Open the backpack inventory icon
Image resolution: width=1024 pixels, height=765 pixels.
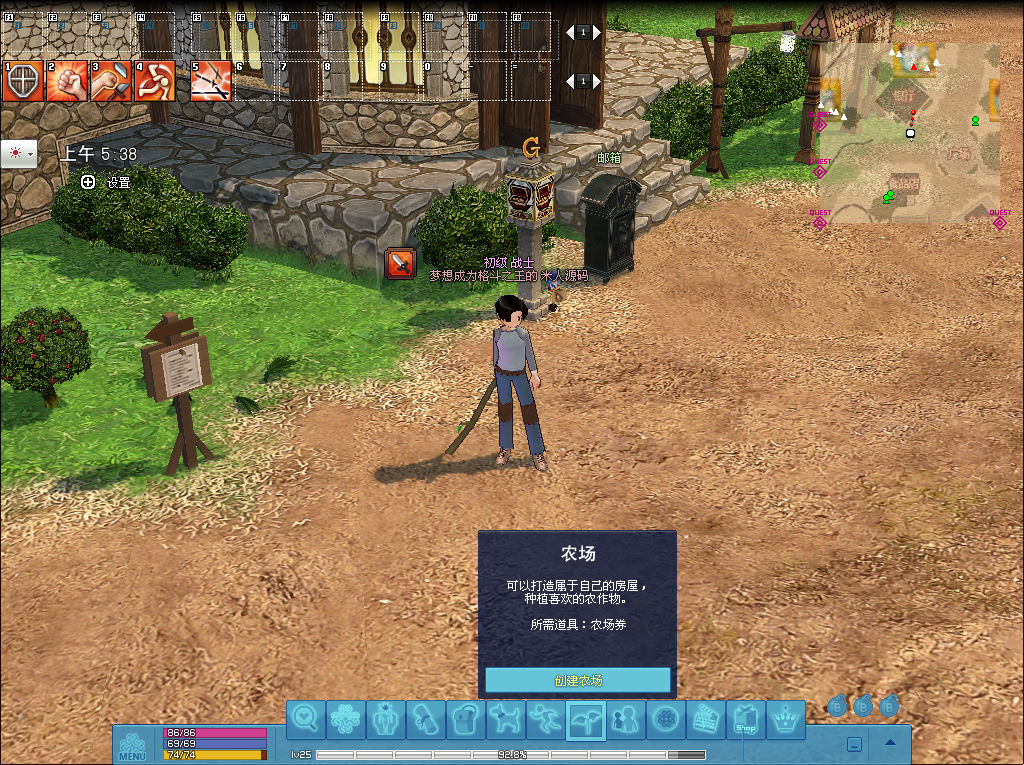click(465, 720)
